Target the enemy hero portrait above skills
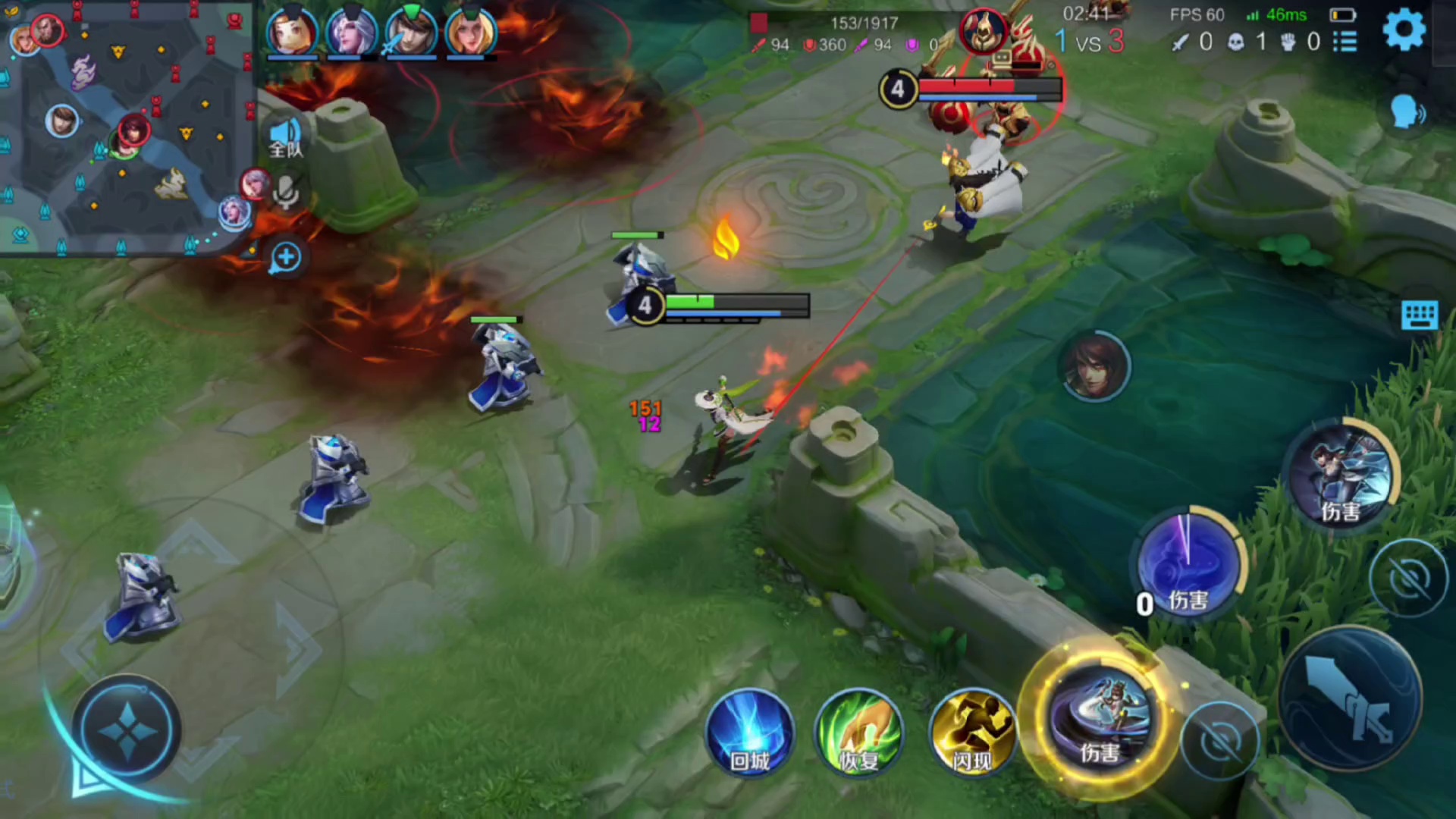 click(1094, 366)
